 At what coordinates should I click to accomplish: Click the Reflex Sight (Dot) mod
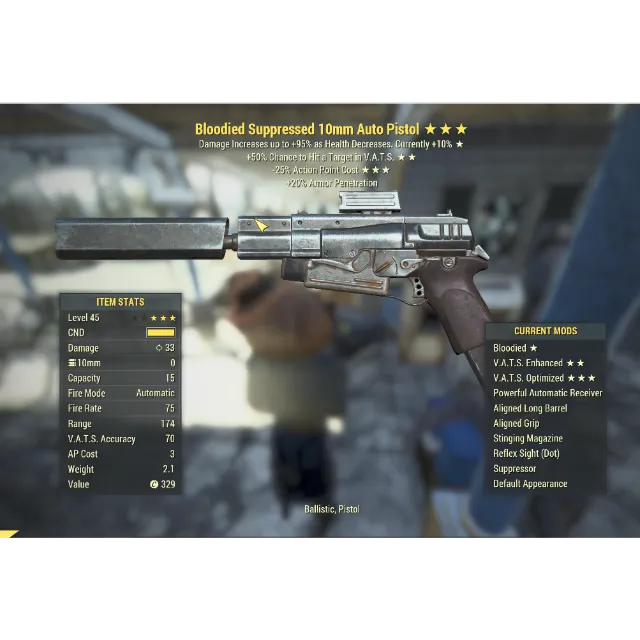[x=526, y=453]
